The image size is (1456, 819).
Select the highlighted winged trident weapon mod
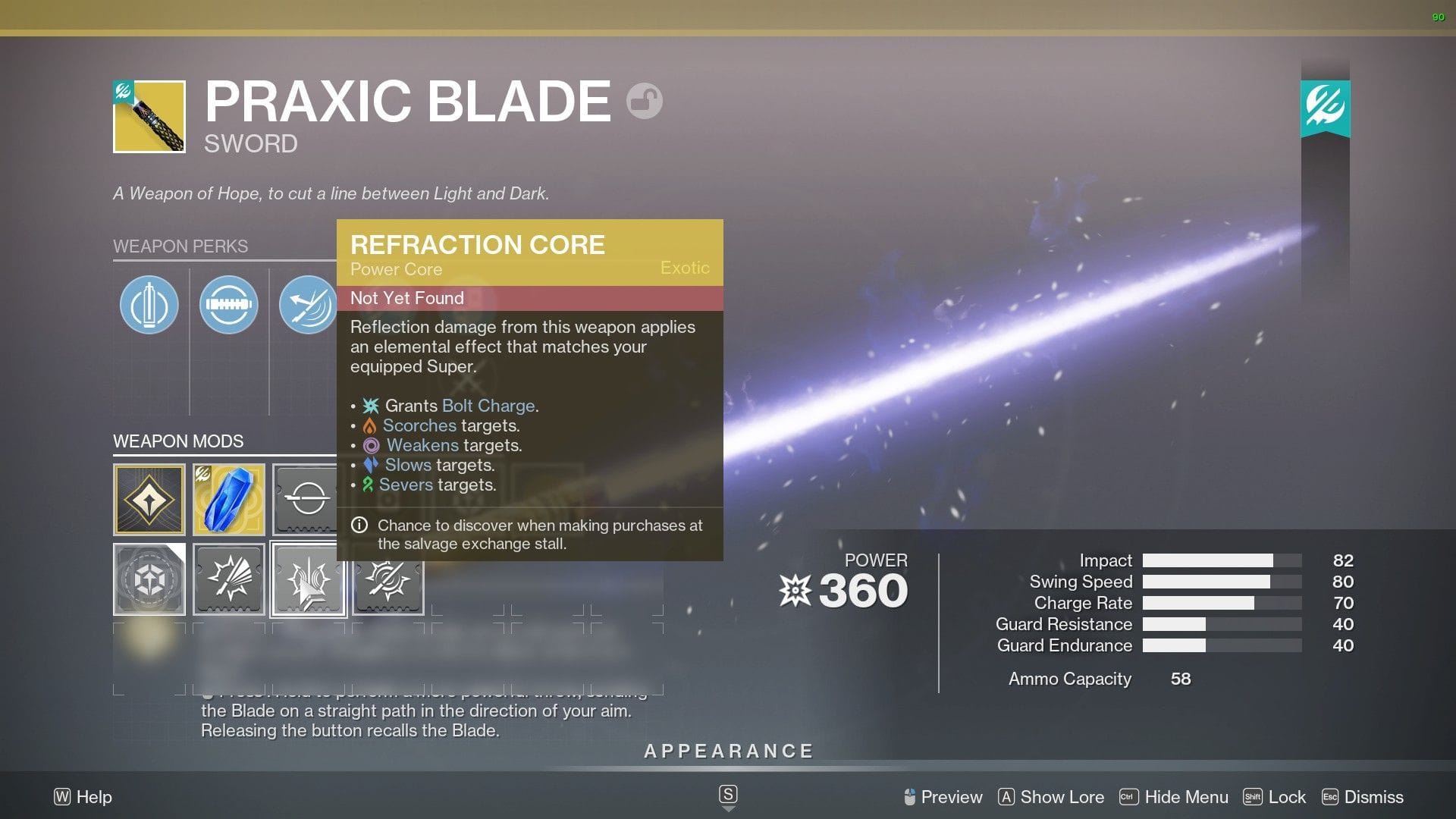[x=308, y=579]
